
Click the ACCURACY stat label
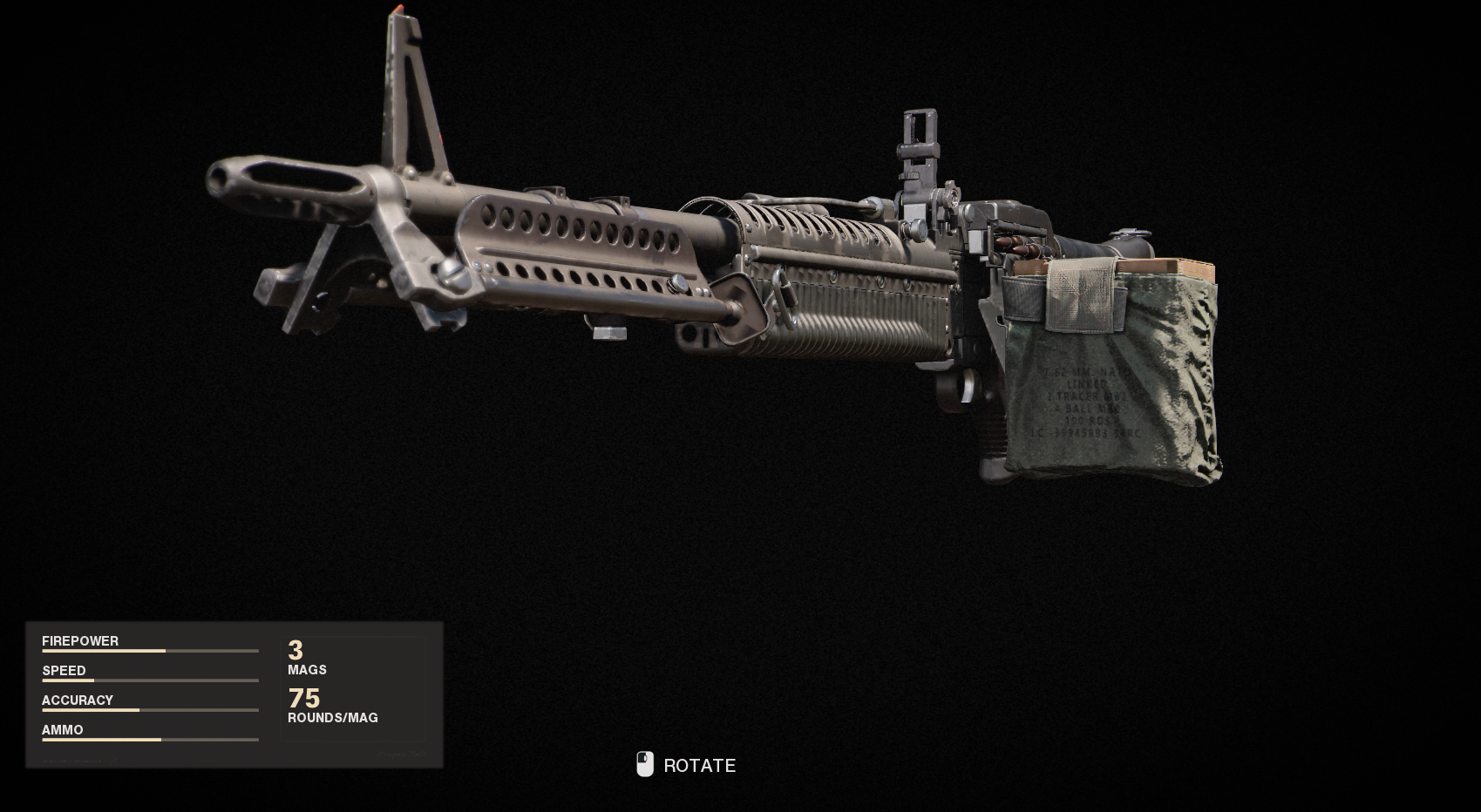pyautogui.click(x=78, y=700)
